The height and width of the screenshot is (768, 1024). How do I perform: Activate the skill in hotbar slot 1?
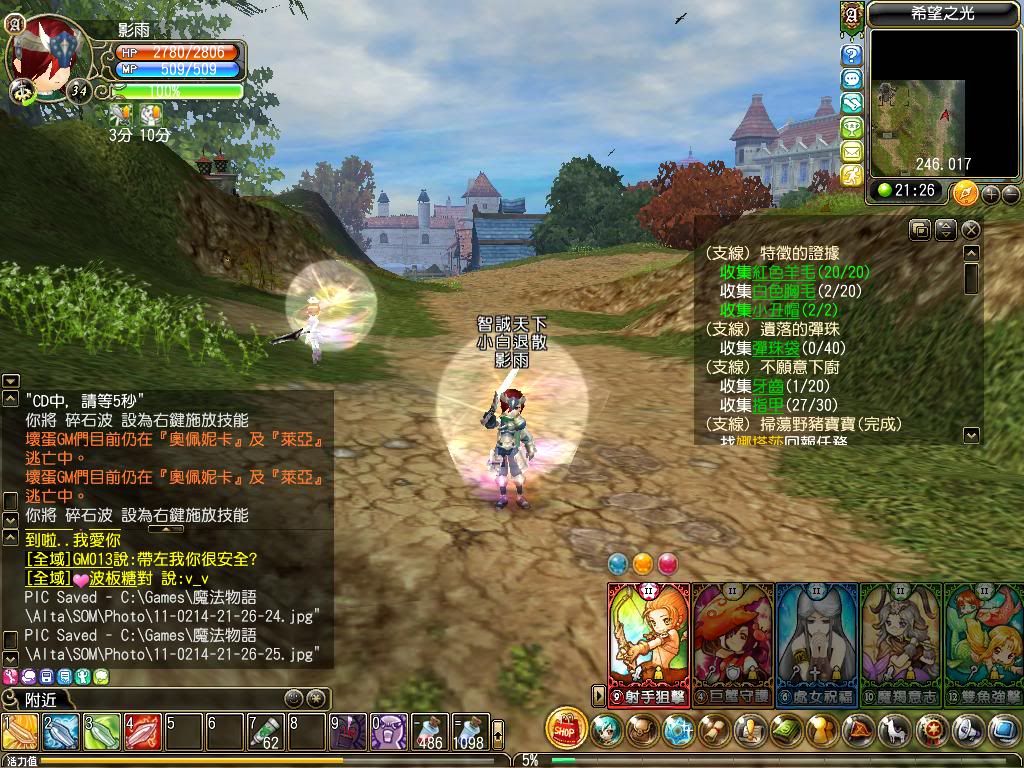tap(20, 731)
